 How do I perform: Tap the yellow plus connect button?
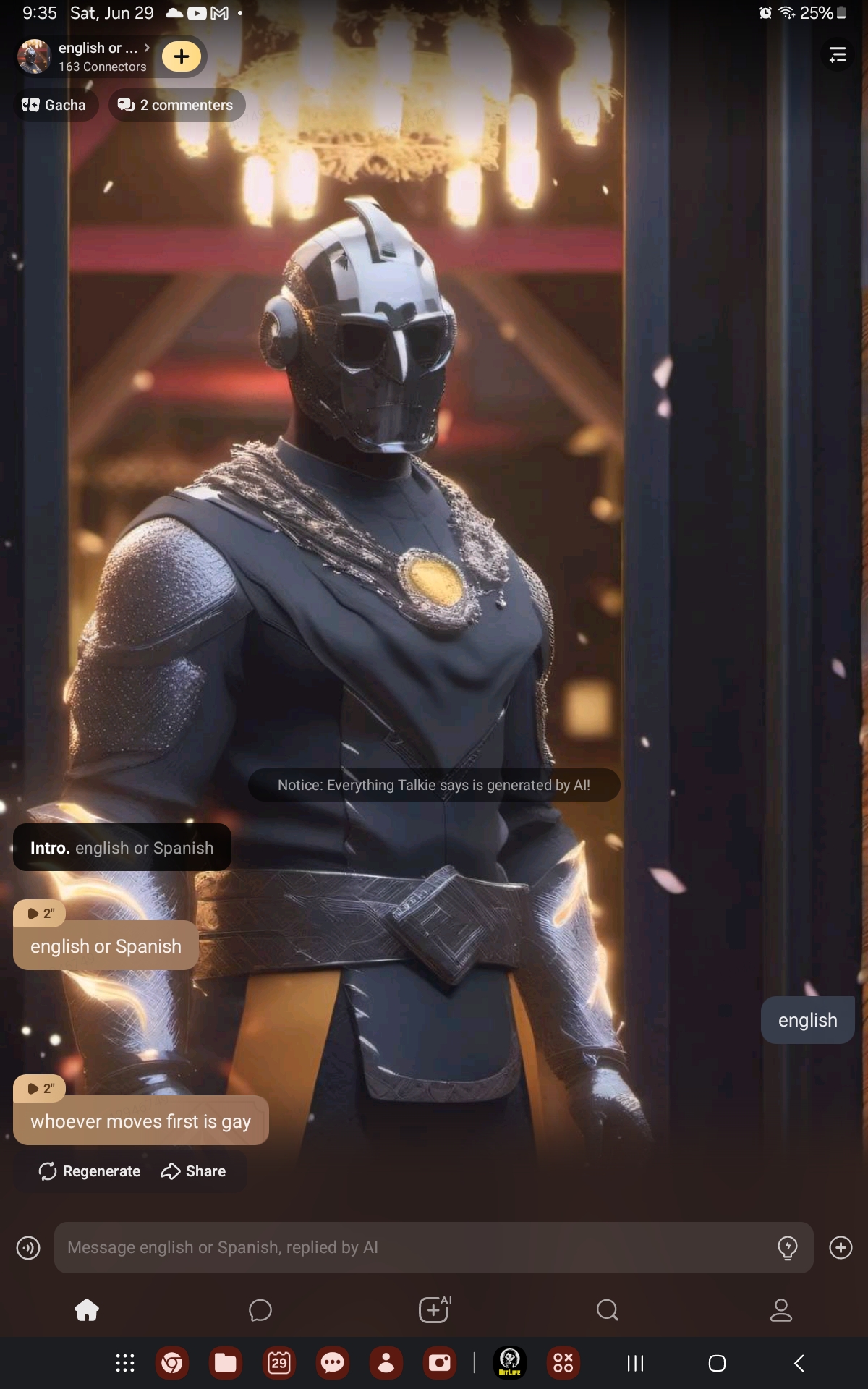[x=181, y=56]
